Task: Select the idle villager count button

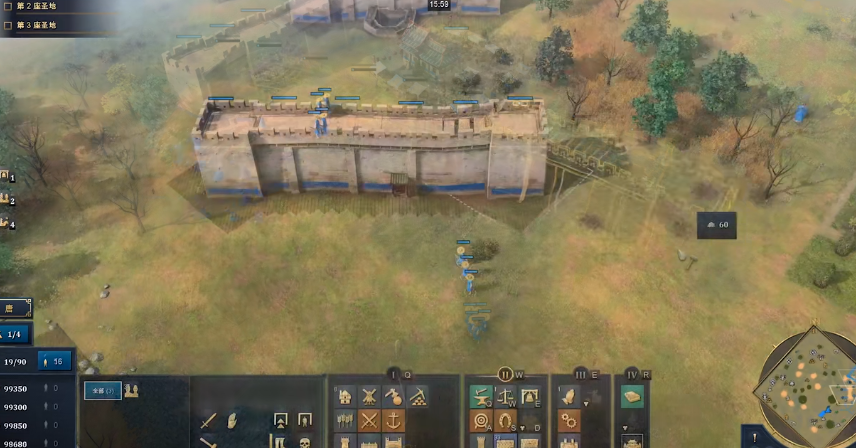Action: coord(55,362)
